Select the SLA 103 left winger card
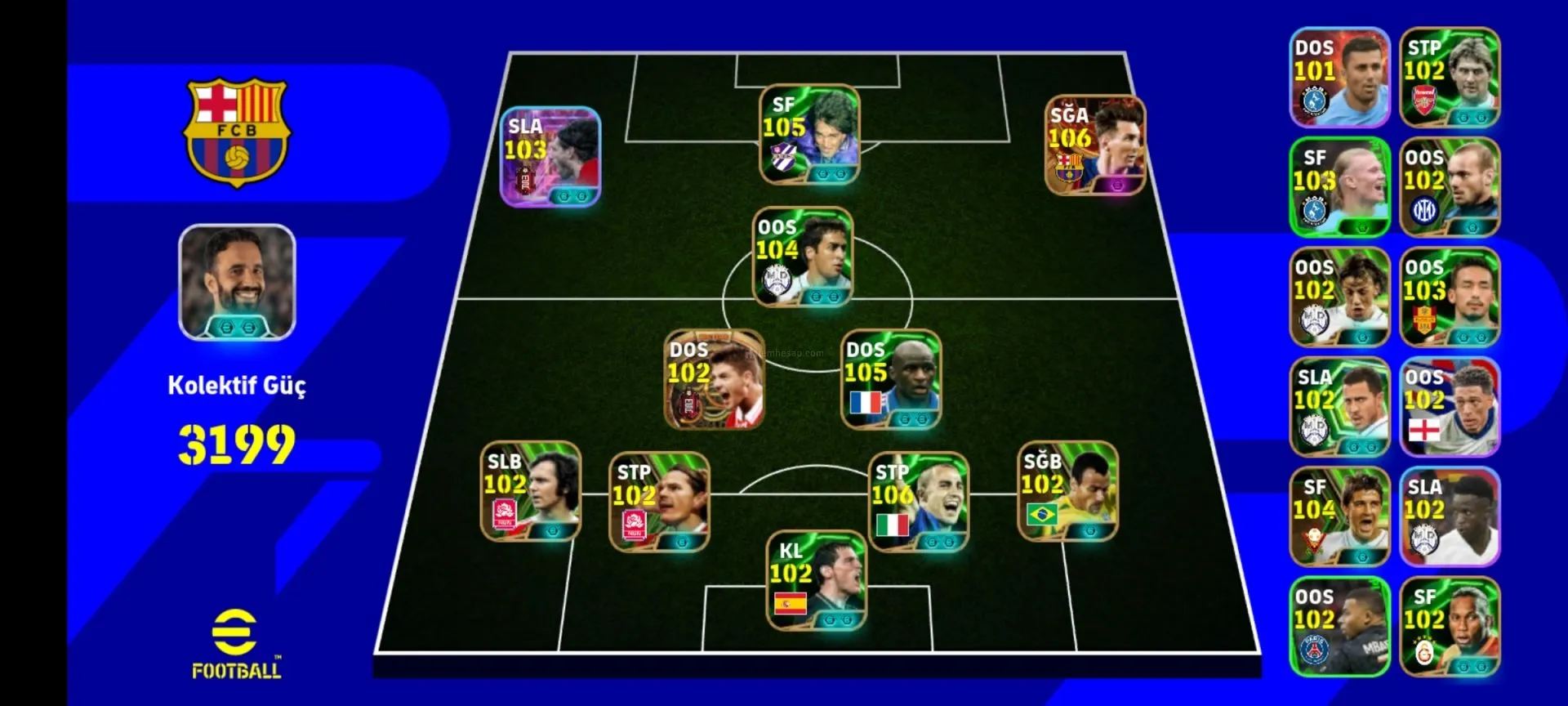Viewport: 1568px width, 706px height. [550, 156]
